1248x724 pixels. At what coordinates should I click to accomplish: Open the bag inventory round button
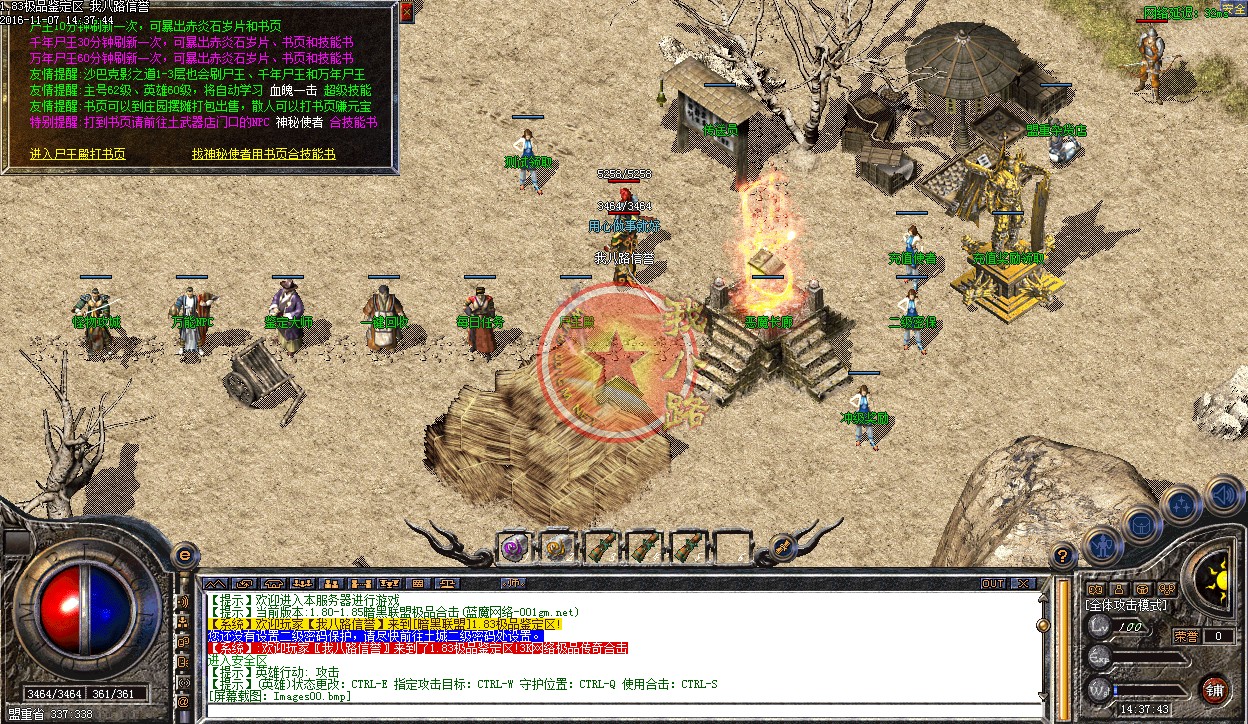[x=1142, y=524]
